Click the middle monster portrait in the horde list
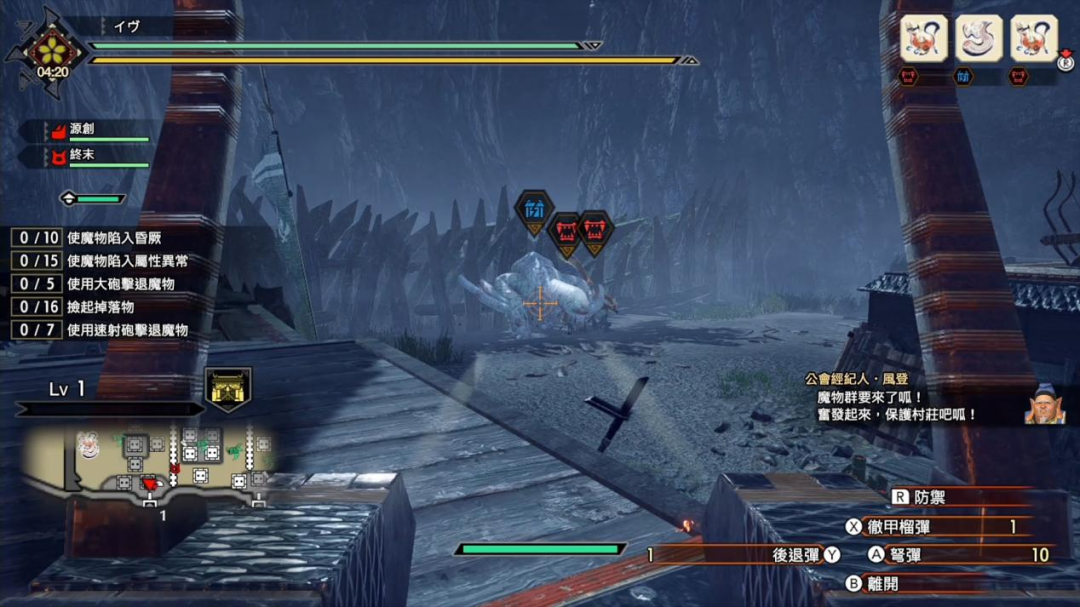 click(x=978, y=39)
